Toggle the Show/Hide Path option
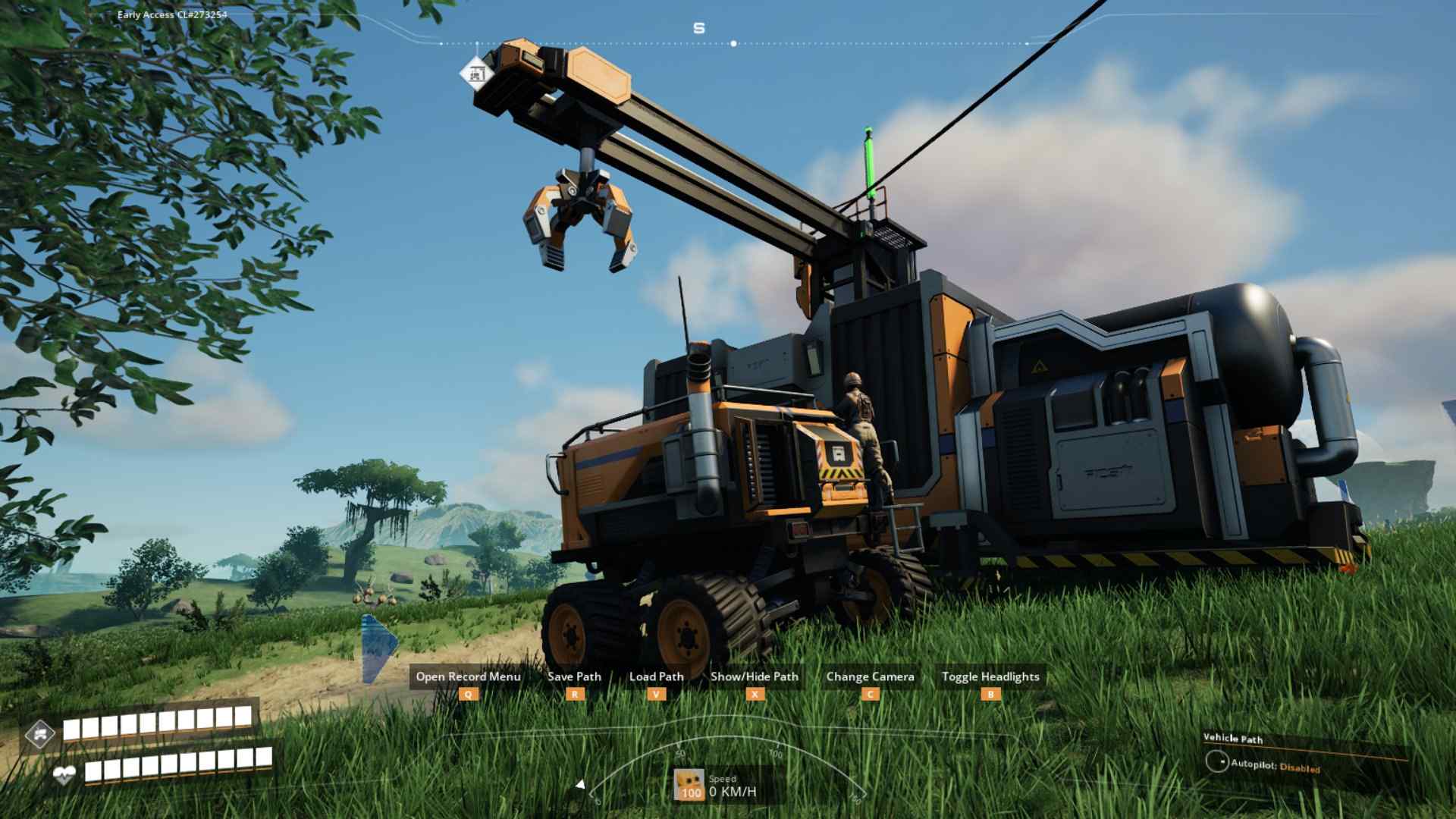 click(x=755, y=676)
